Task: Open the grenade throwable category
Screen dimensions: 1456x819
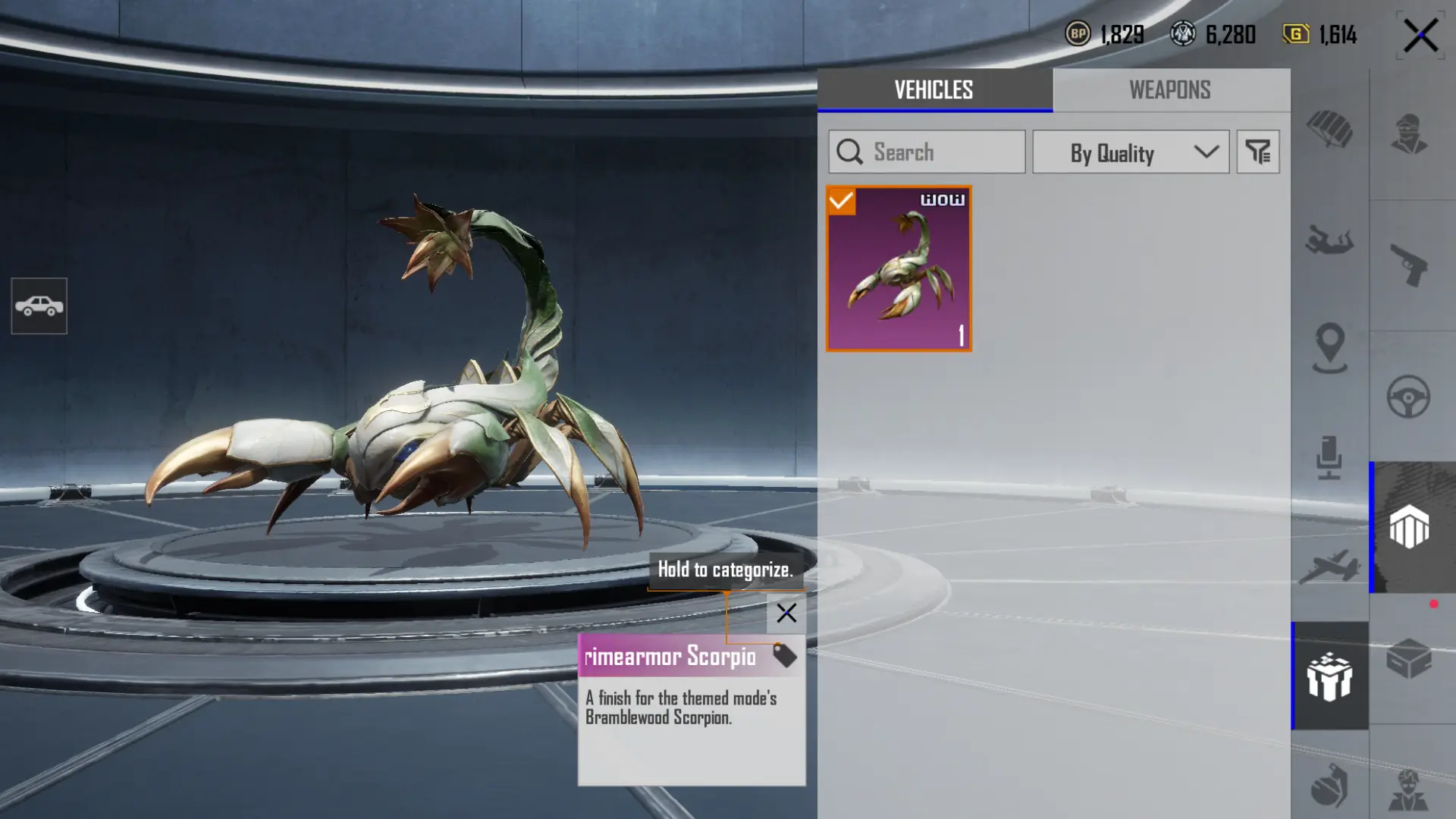Action: coord(1329,785)
